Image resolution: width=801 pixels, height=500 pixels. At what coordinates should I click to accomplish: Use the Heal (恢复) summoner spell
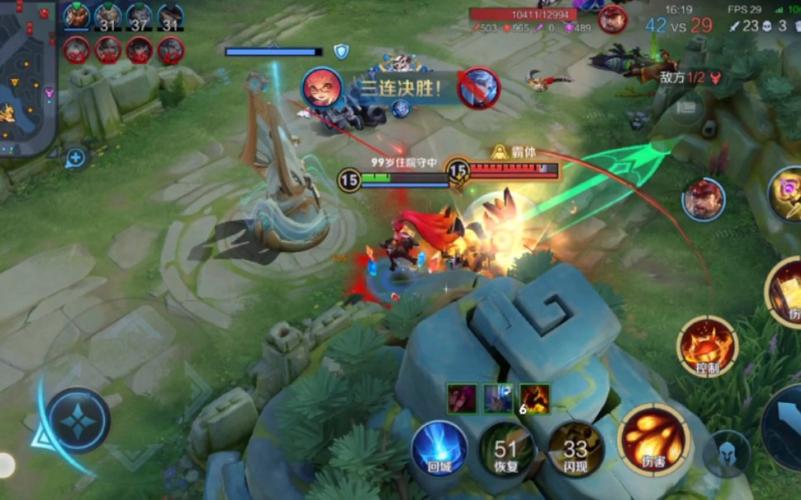point(507,449)
